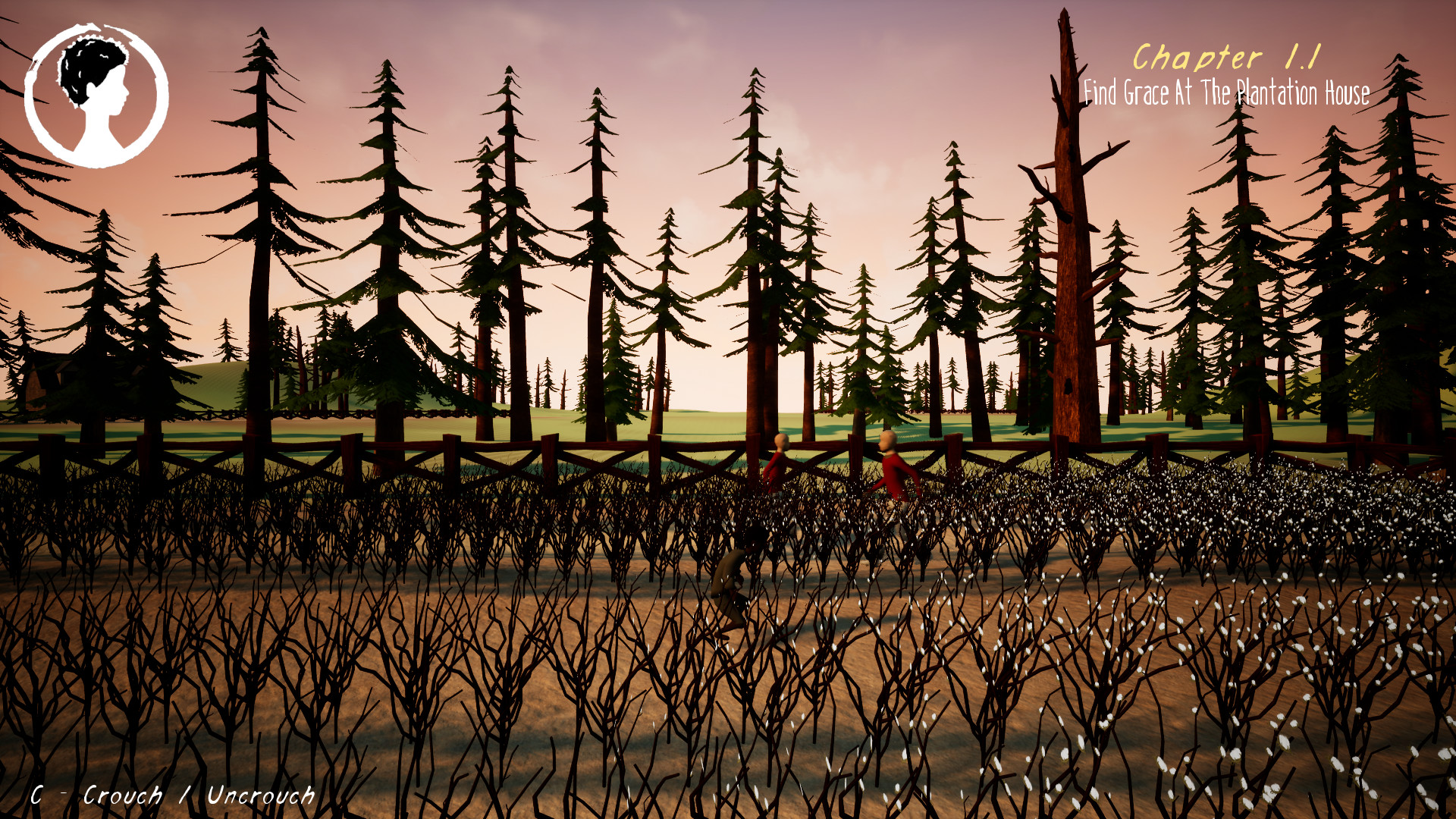Click the character silhouette portrait icon
The height and width of the screenshot is (819, 1456).
click(96, 95)
